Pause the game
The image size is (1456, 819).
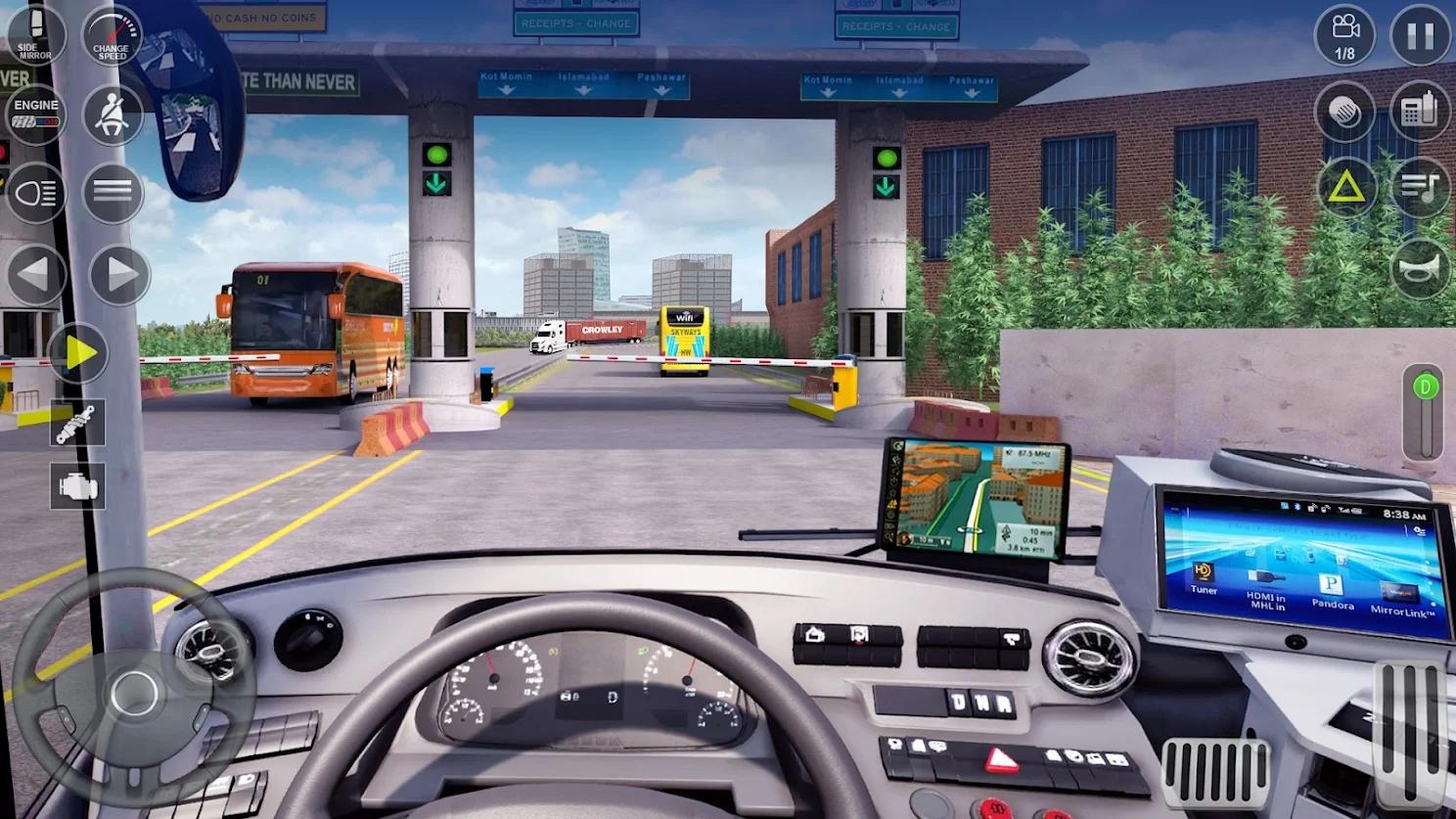coord(1421,34)
